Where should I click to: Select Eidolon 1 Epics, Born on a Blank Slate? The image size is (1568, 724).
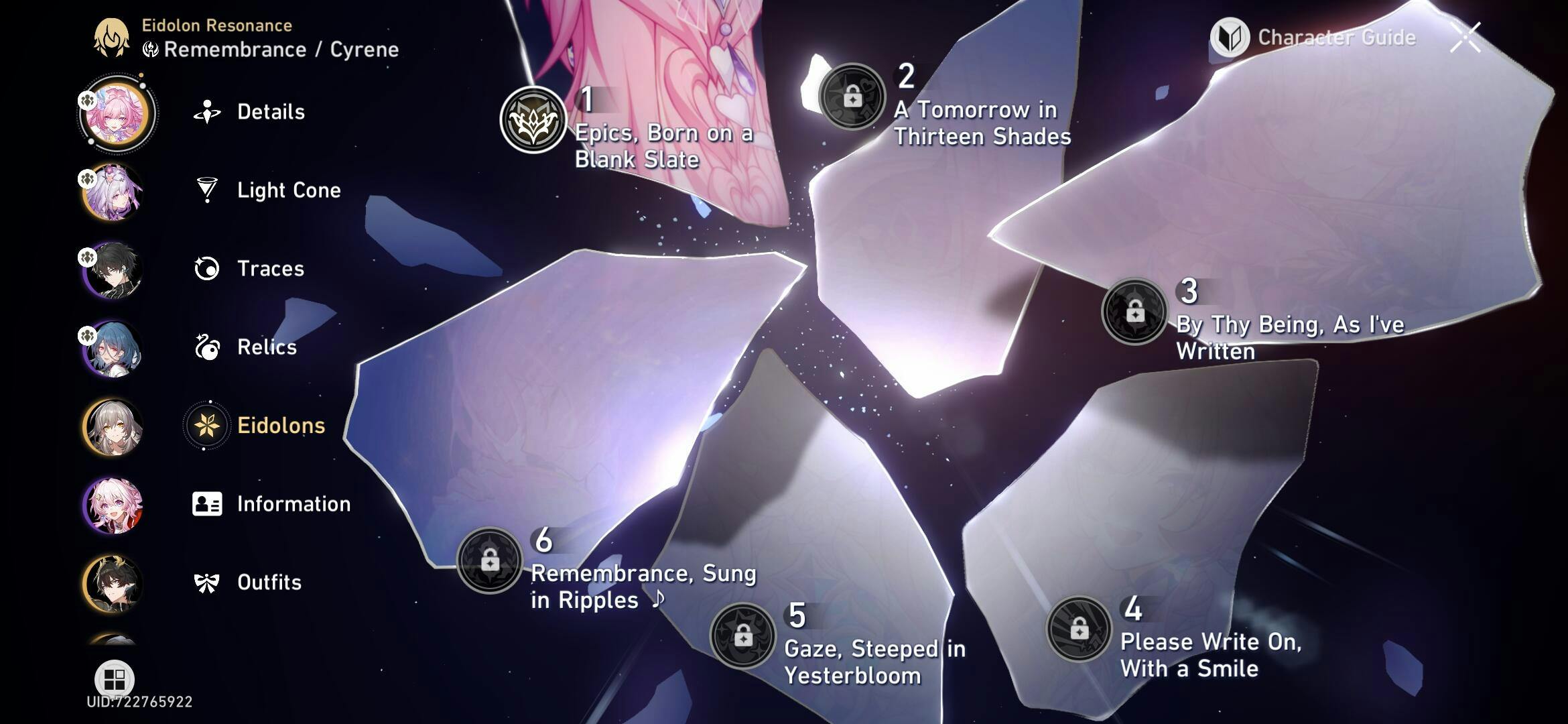coord(533,121)
